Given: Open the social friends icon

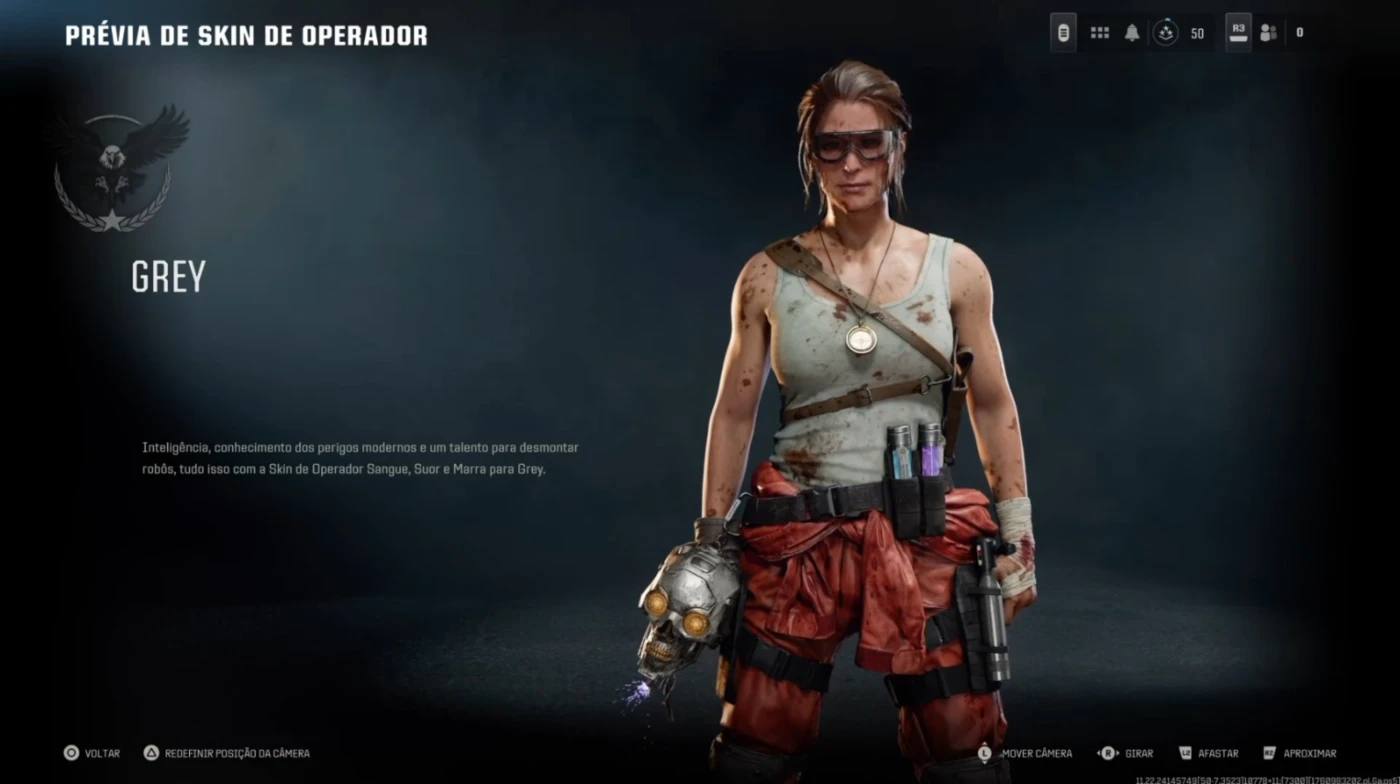Looking at the screenshot, I should coord(1269,33).
